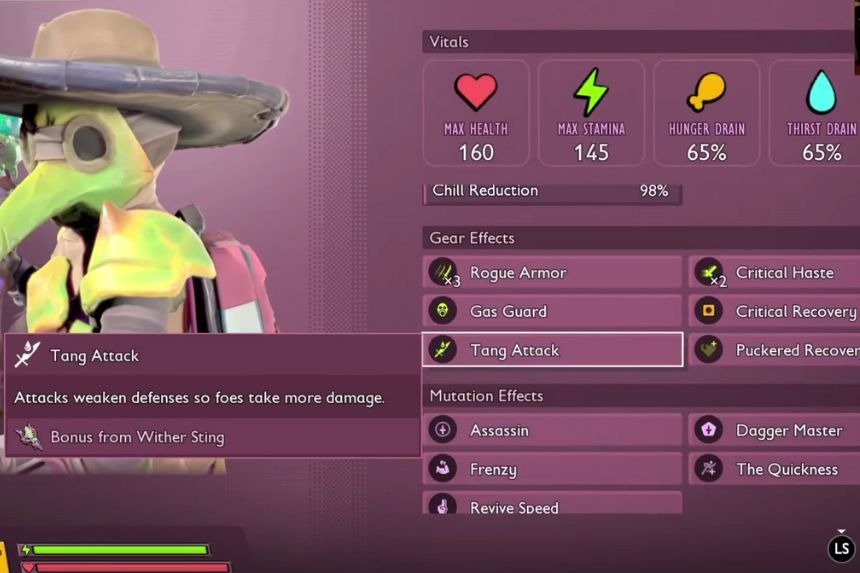
Task: Select the Puckered Recovery gear effect
Action: click(774, 350)
